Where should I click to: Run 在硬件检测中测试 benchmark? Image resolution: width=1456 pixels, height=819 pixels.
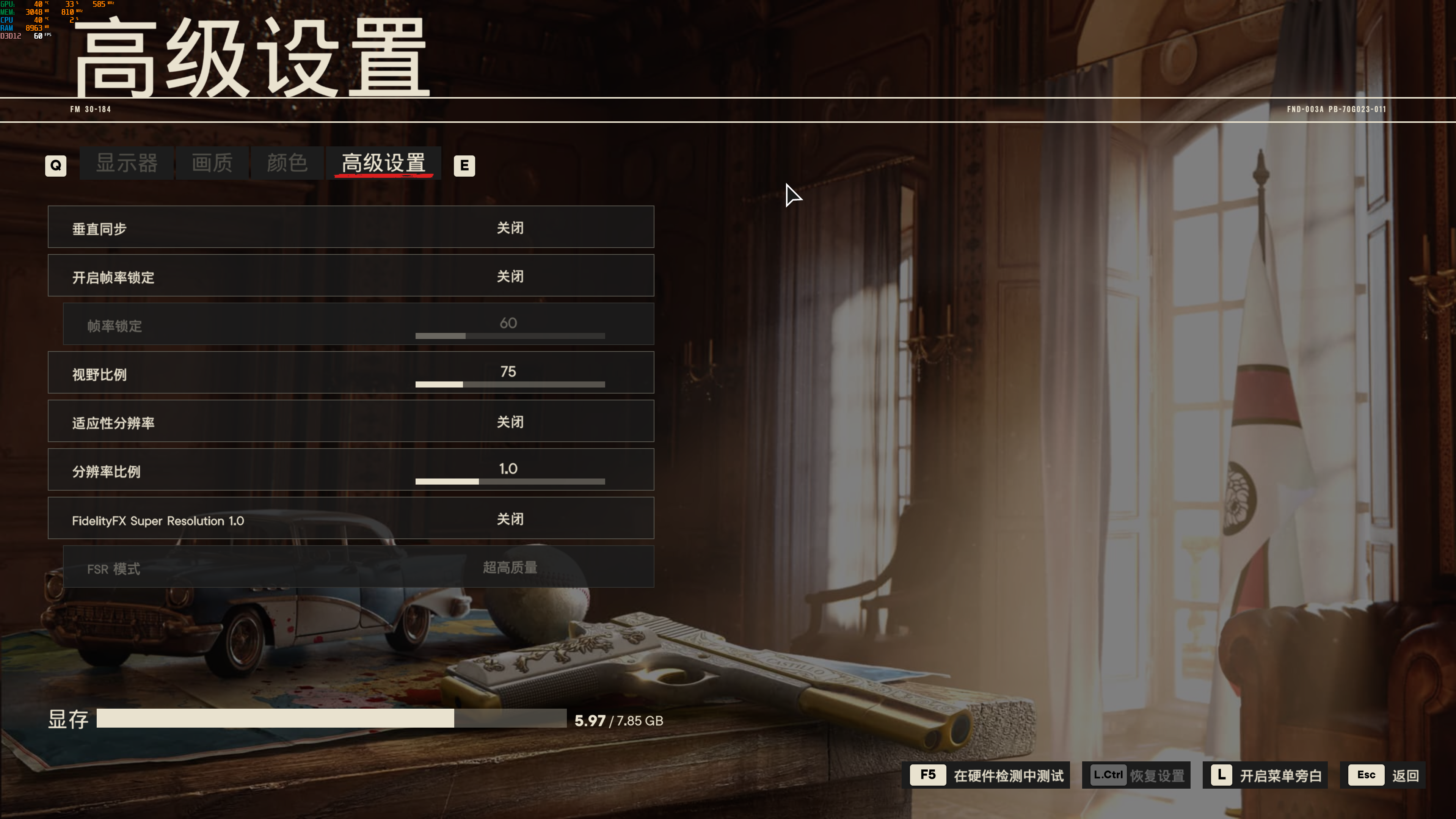[x=989, y=775]
